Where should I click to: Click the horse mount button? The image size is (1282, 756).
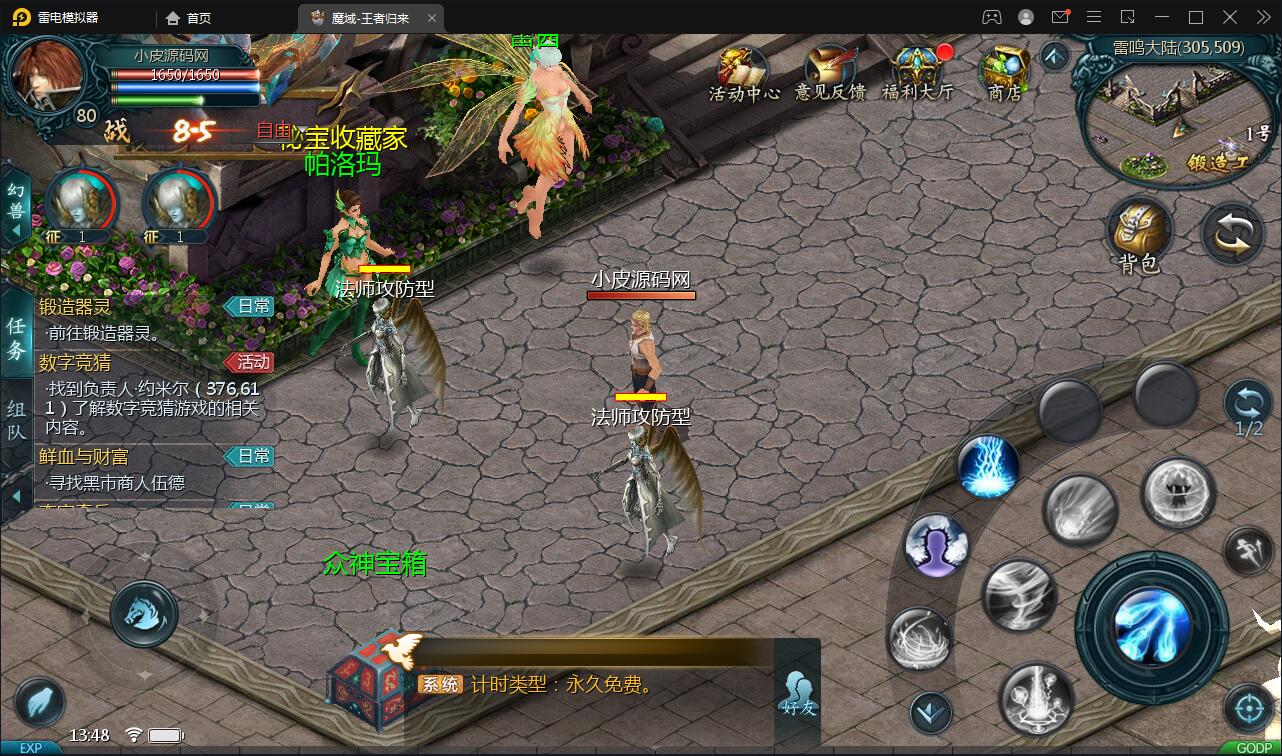point(144,614)
